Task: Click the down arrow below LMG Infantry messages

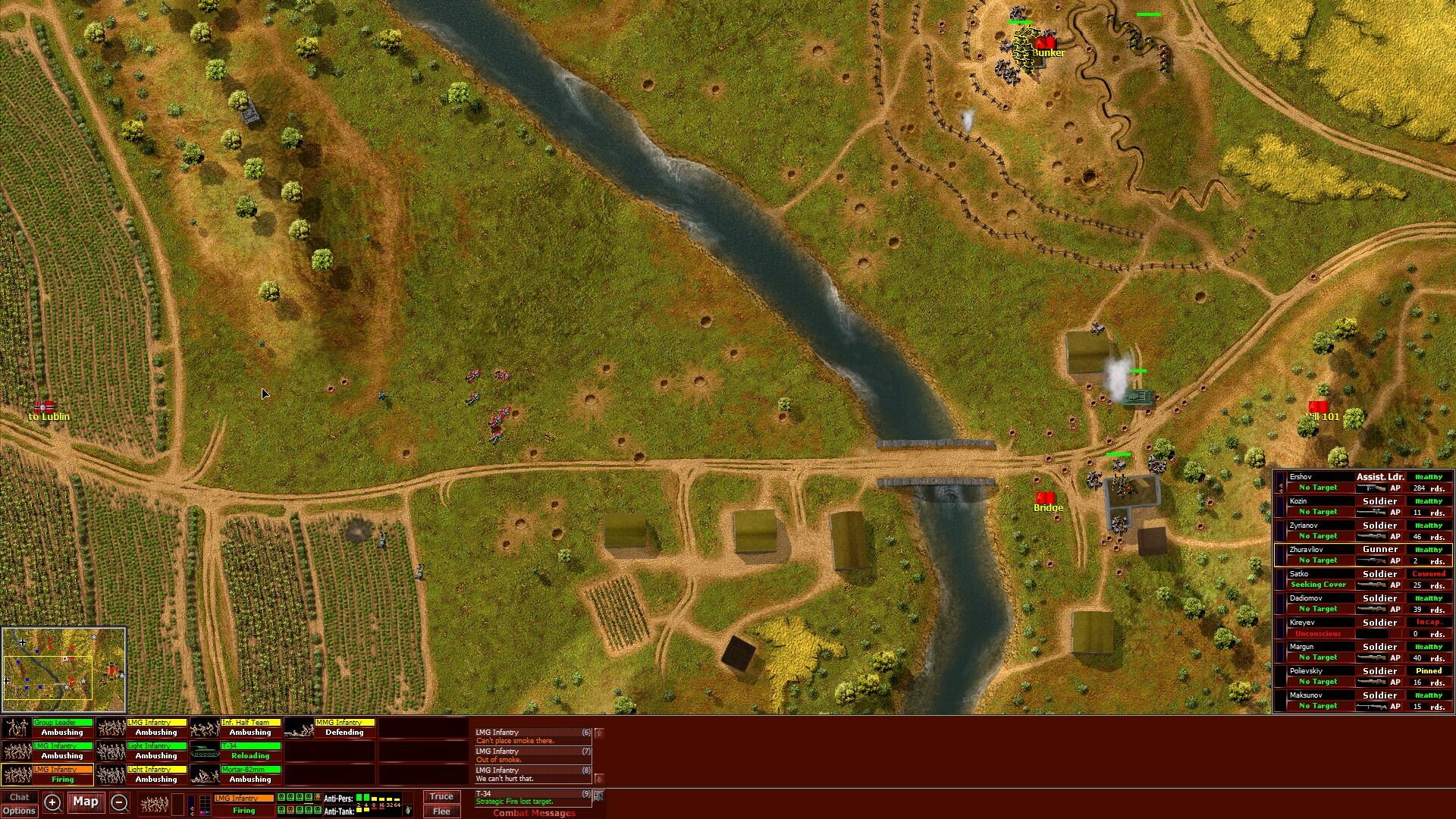Action: (x=598, y=777)
